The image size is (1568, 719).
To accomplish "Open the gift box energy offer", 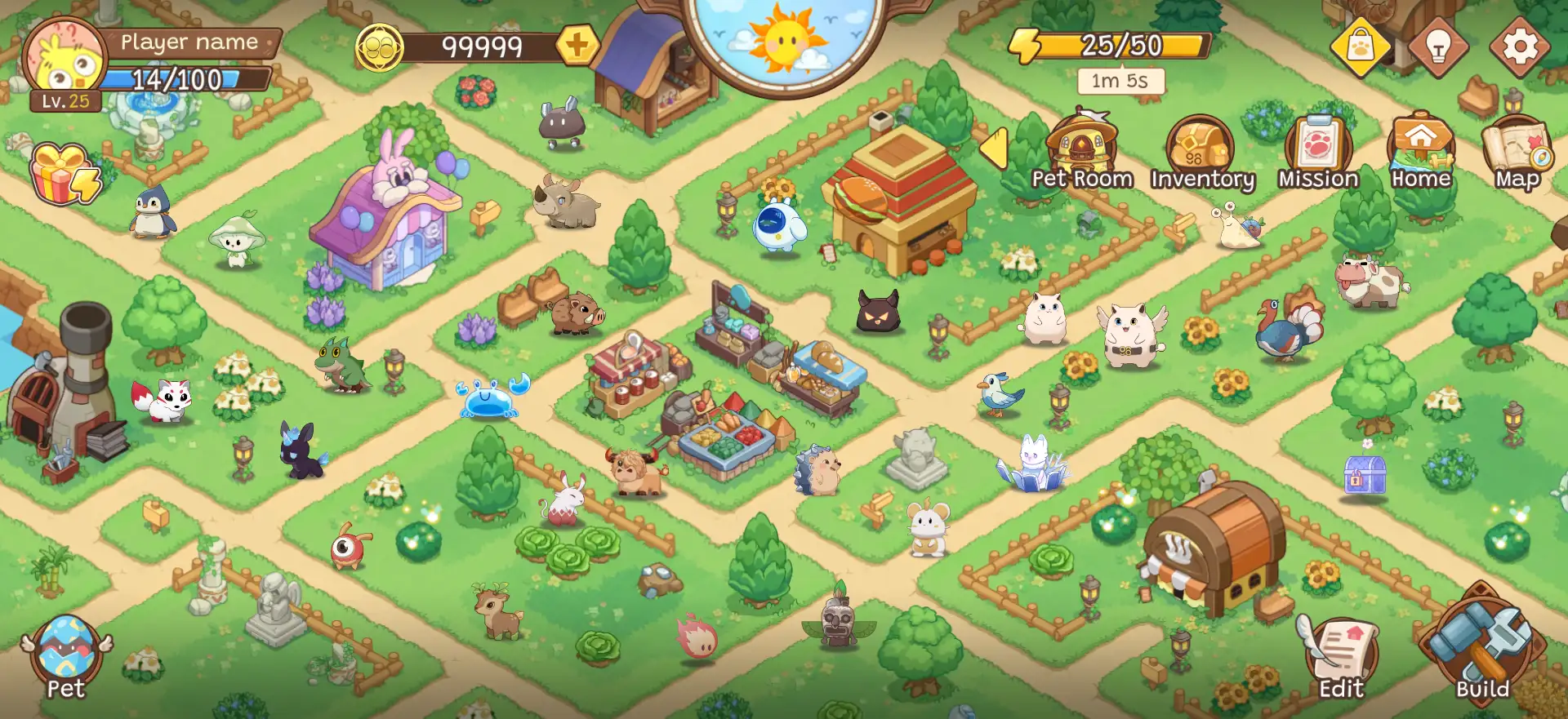I will [64, 174].
